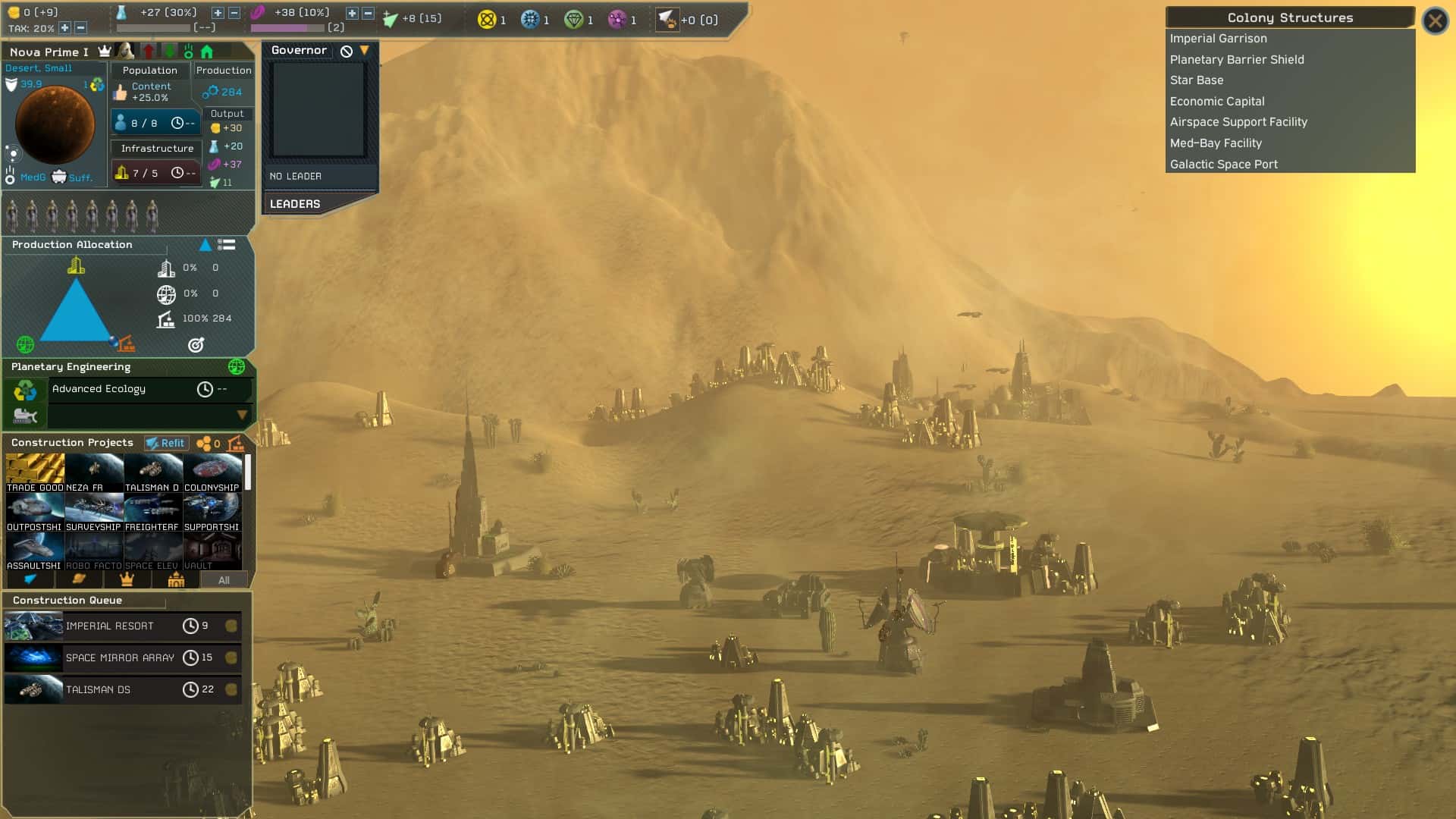
Task: Close the Colony Structures panel
Action: (x=1435, y=20)
